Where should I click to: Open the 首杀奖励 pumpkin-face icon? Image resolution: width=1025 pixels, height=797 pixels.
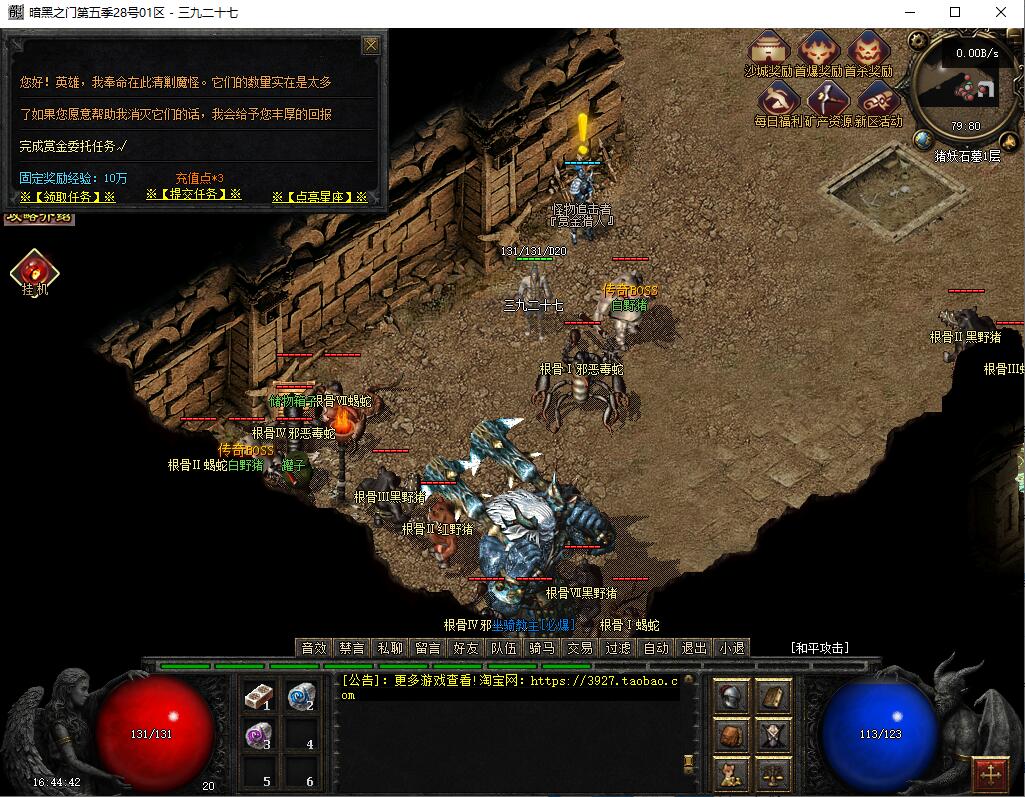click(869, 49)
